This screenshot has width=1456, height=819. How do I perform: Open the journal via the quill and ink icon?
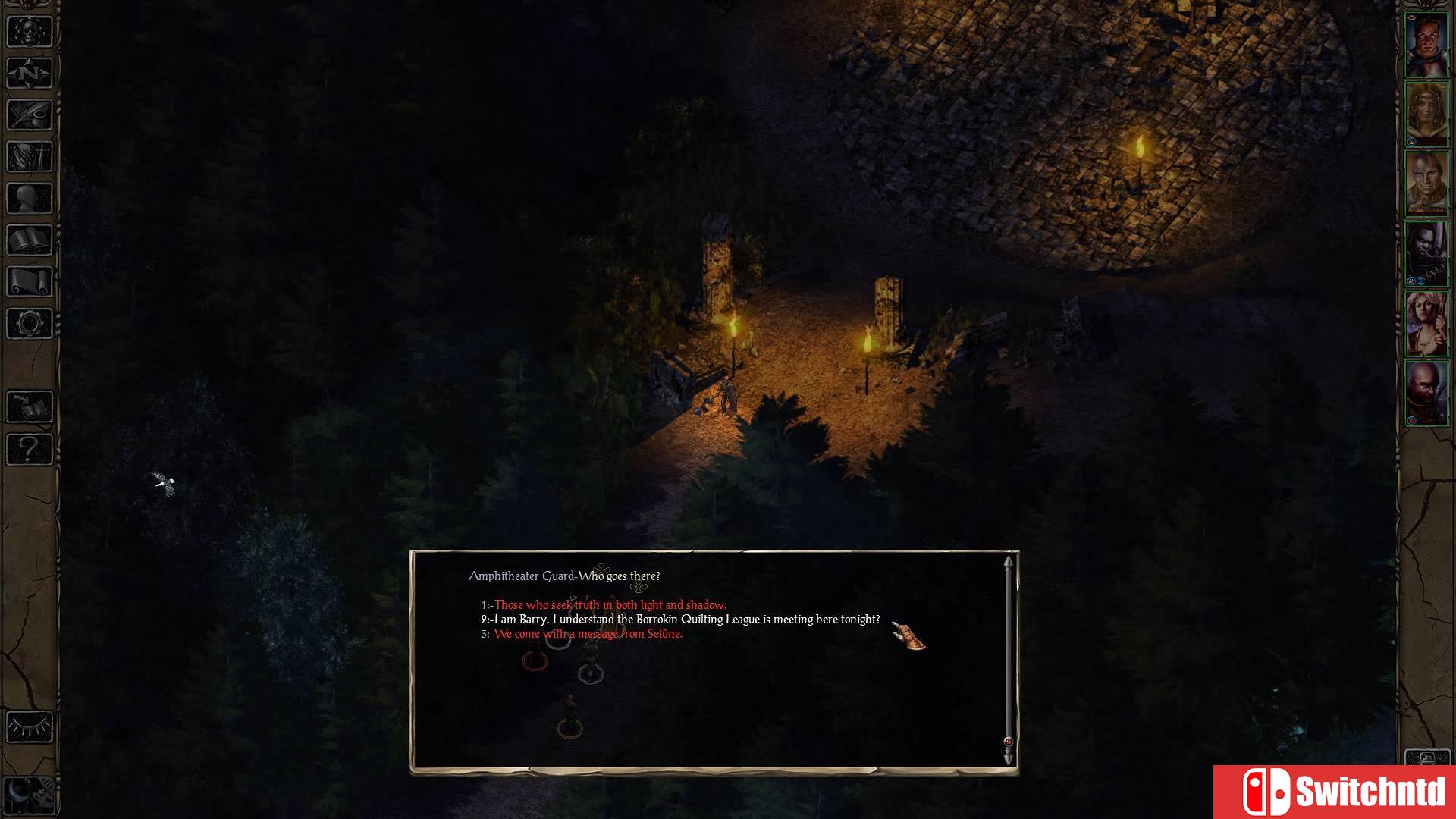[x=29, y=115]
